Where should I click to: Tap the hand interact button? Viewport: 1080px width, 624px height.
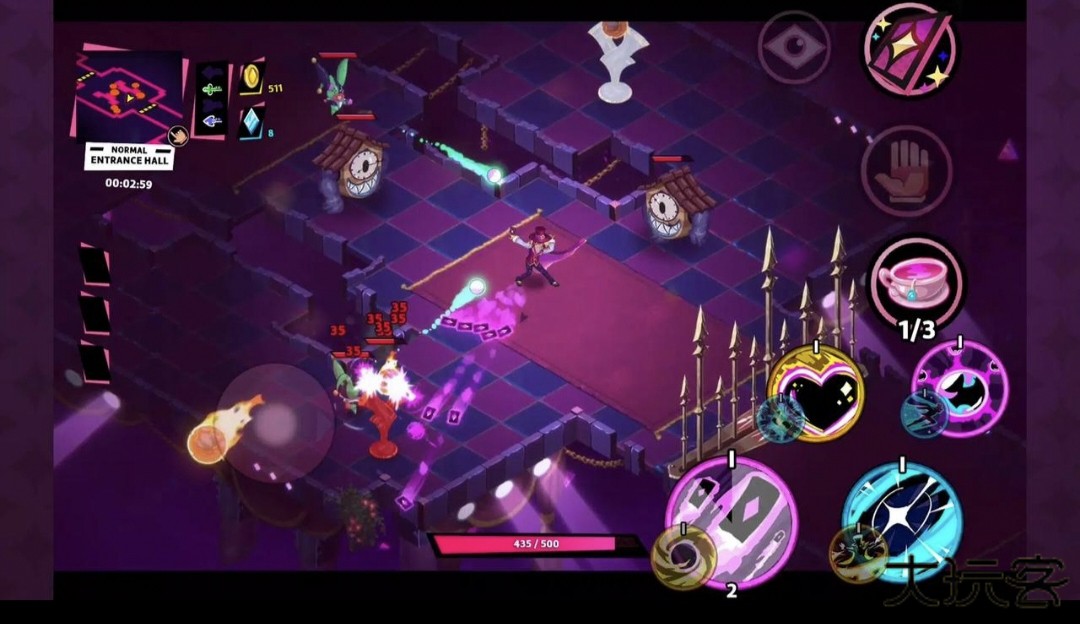[x=906, y=171]
